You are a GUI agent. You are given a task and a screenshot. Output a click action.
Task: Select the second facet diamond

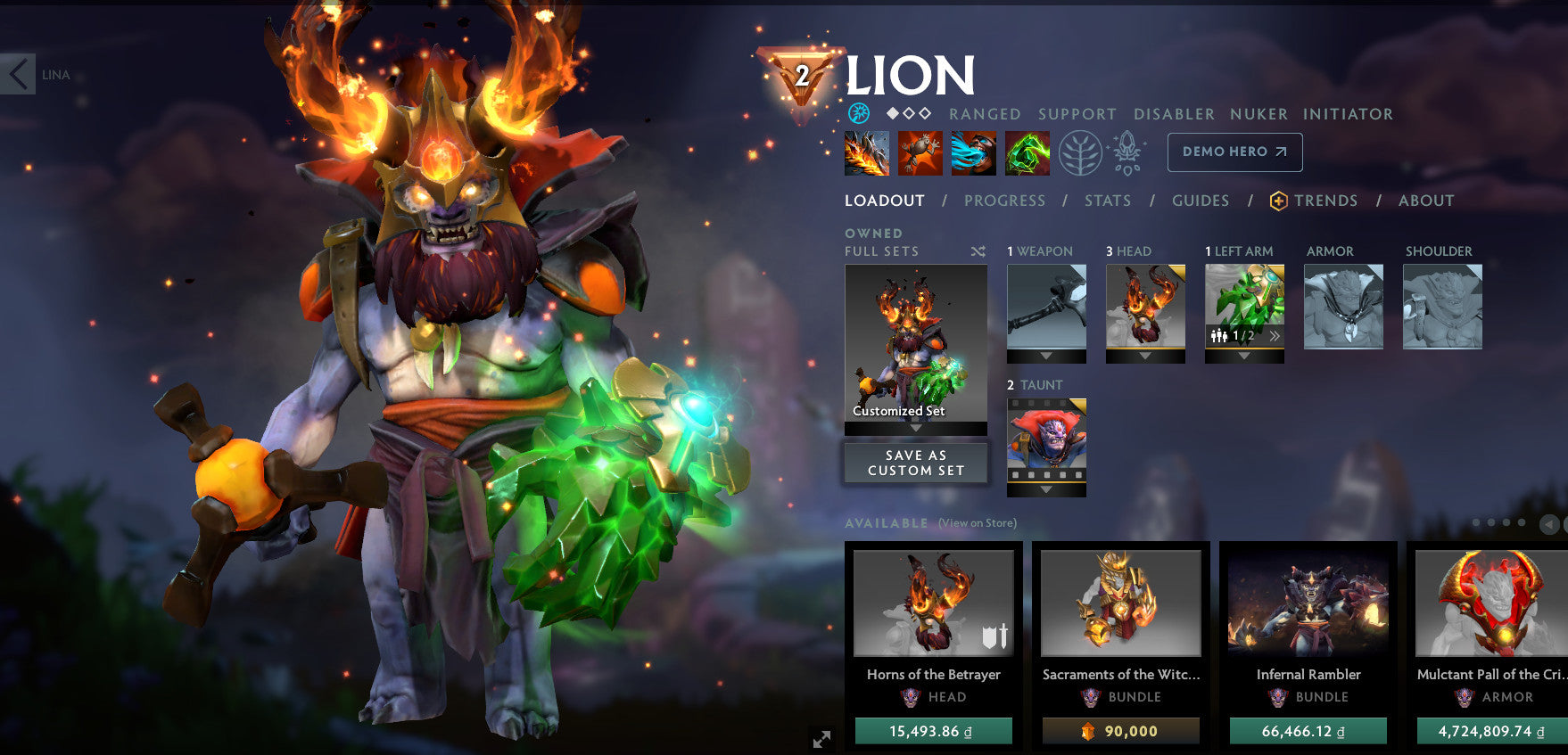point(909,113)
